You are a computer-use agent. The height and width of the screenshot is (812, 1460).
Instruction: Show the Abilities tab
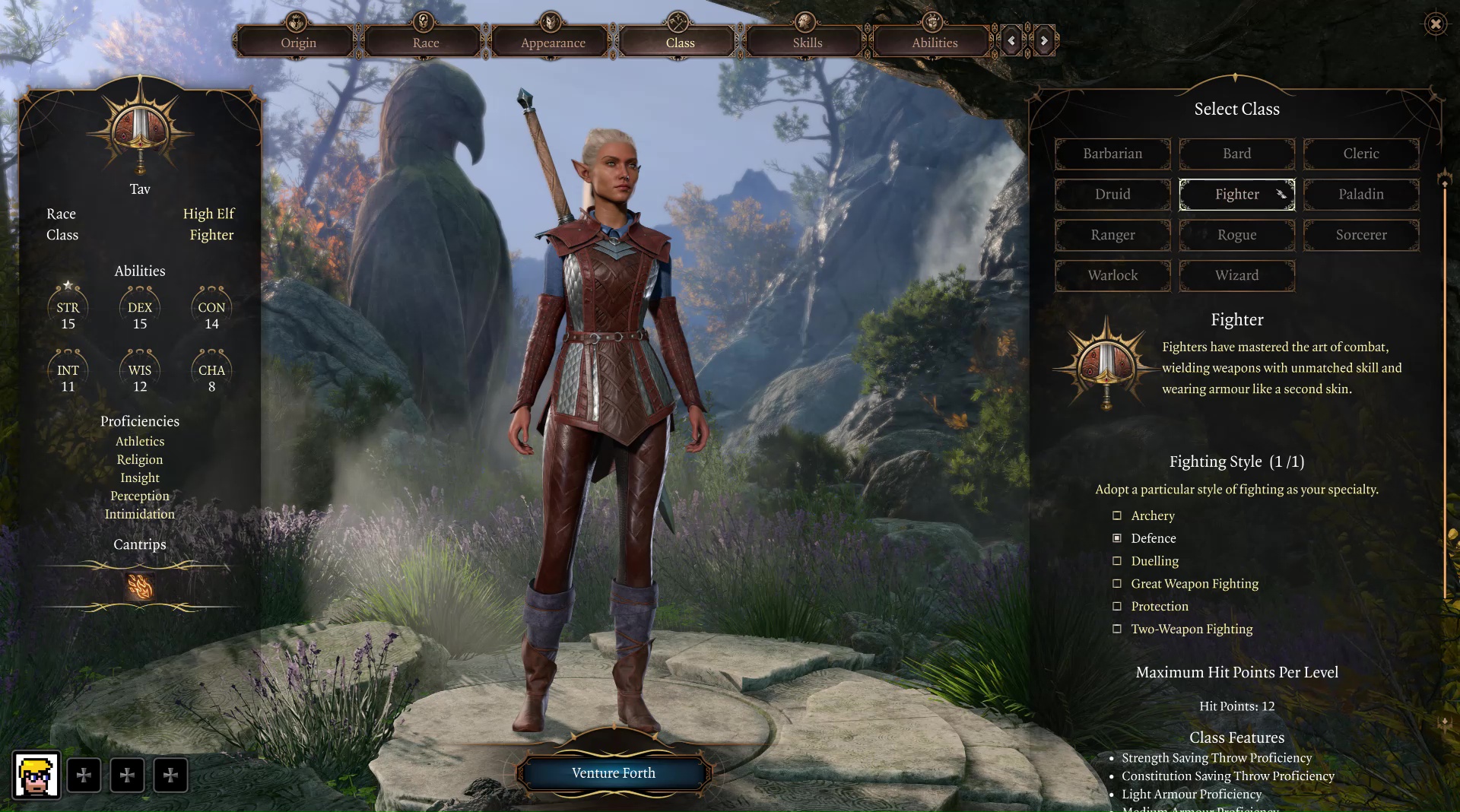tap(935, 43)
